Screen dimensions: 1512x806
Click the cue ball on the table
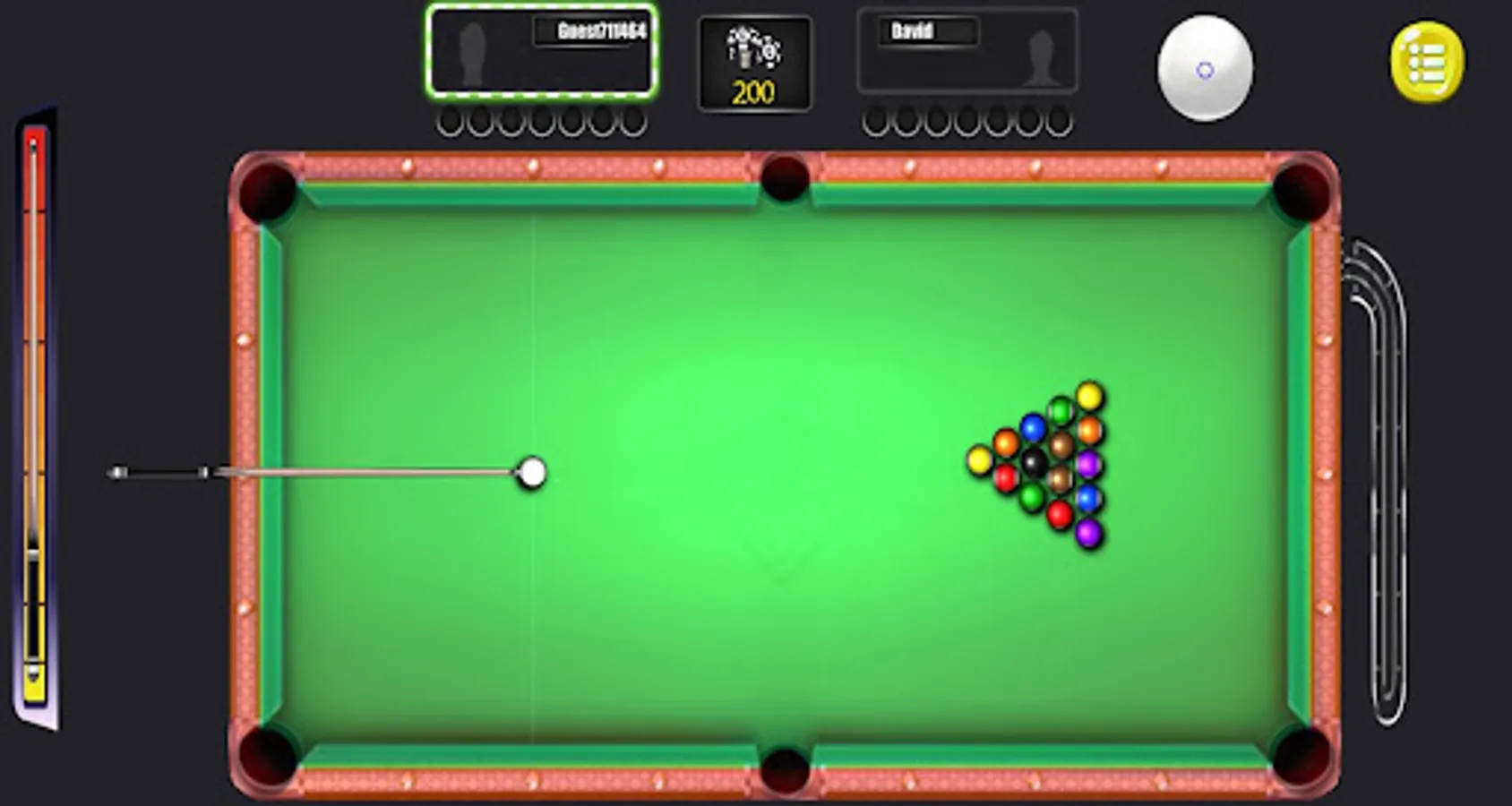532,472
